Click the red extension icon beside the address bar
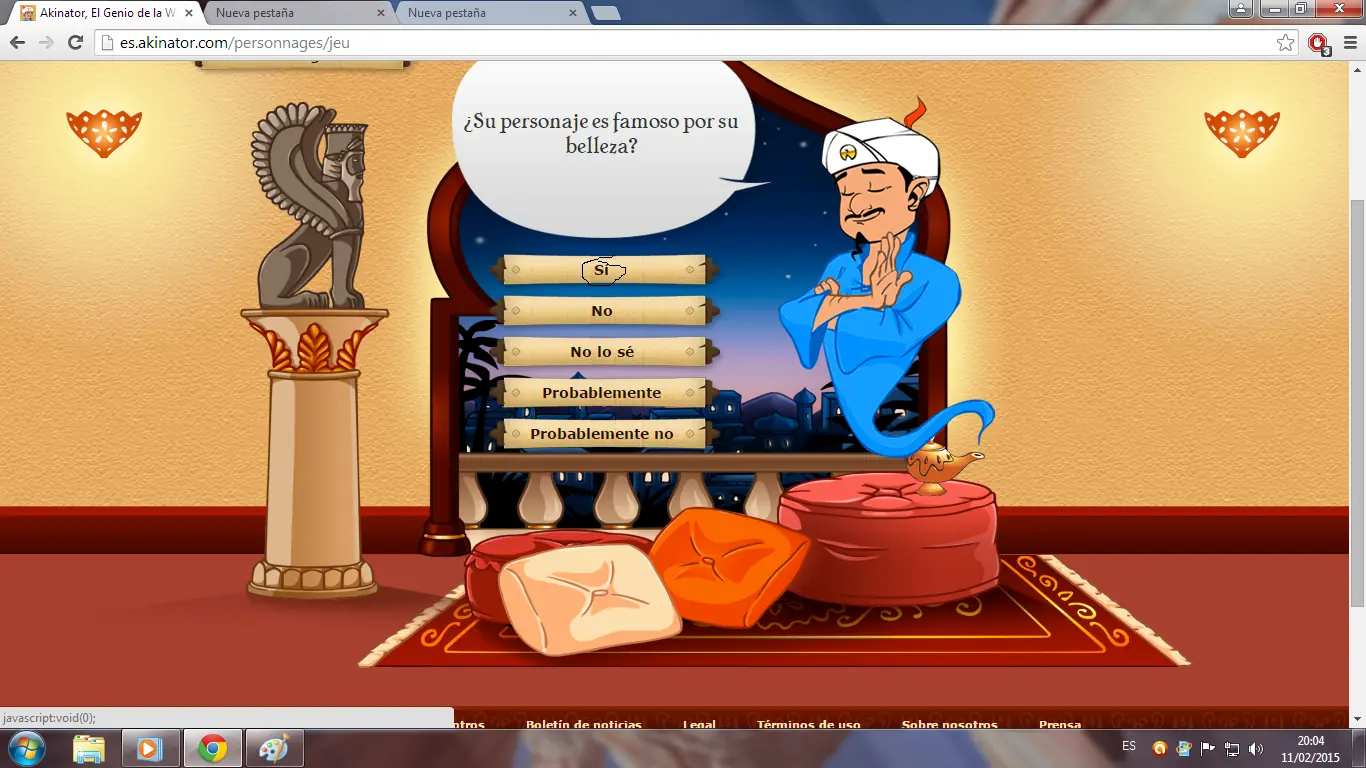The height and width of the screenshot is (768, 1366). point(1317,44)
